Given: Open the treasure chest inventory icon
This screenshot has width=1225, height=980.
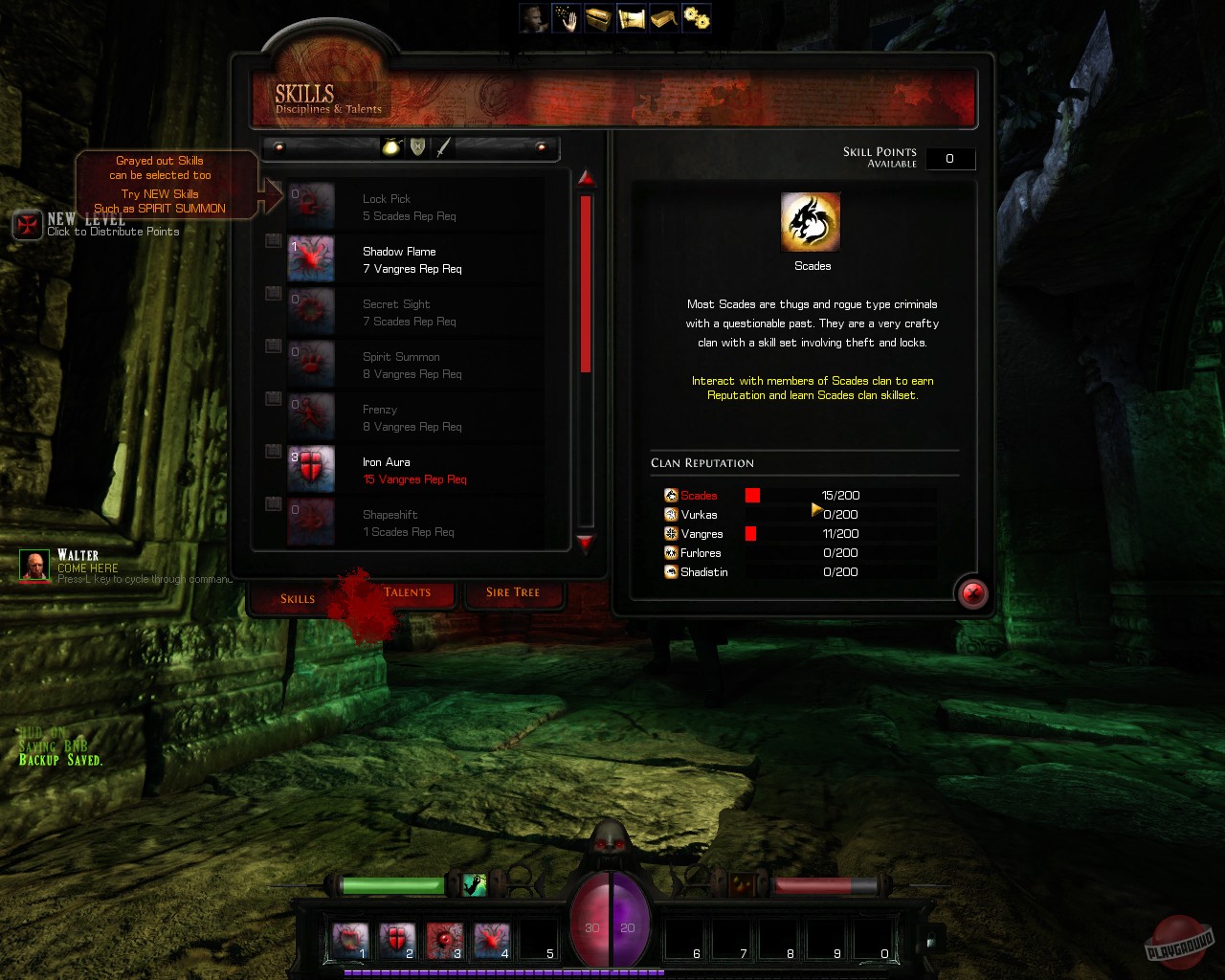Looking at the screenshot, I should [598, 17].
